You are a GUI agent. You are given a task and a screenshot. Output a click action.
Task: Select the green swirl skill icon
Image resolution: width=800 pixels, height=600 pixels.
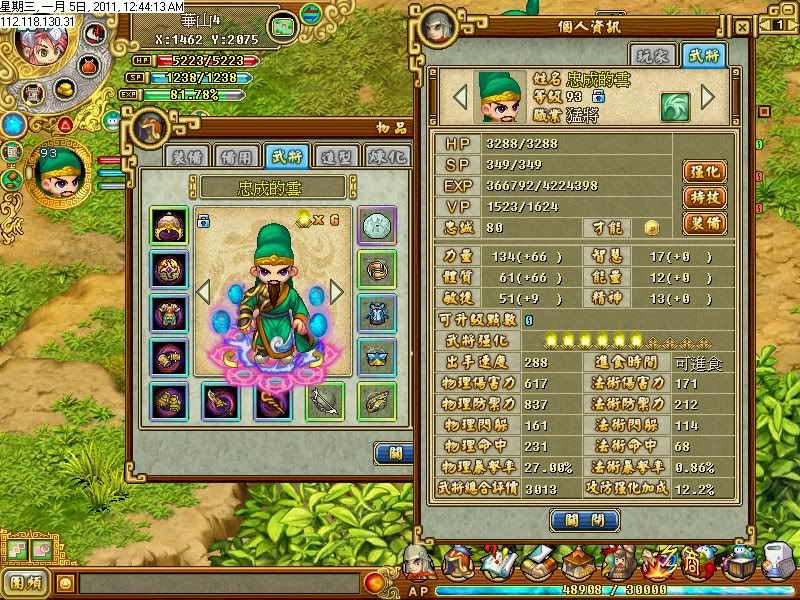[x=672, y=106]
